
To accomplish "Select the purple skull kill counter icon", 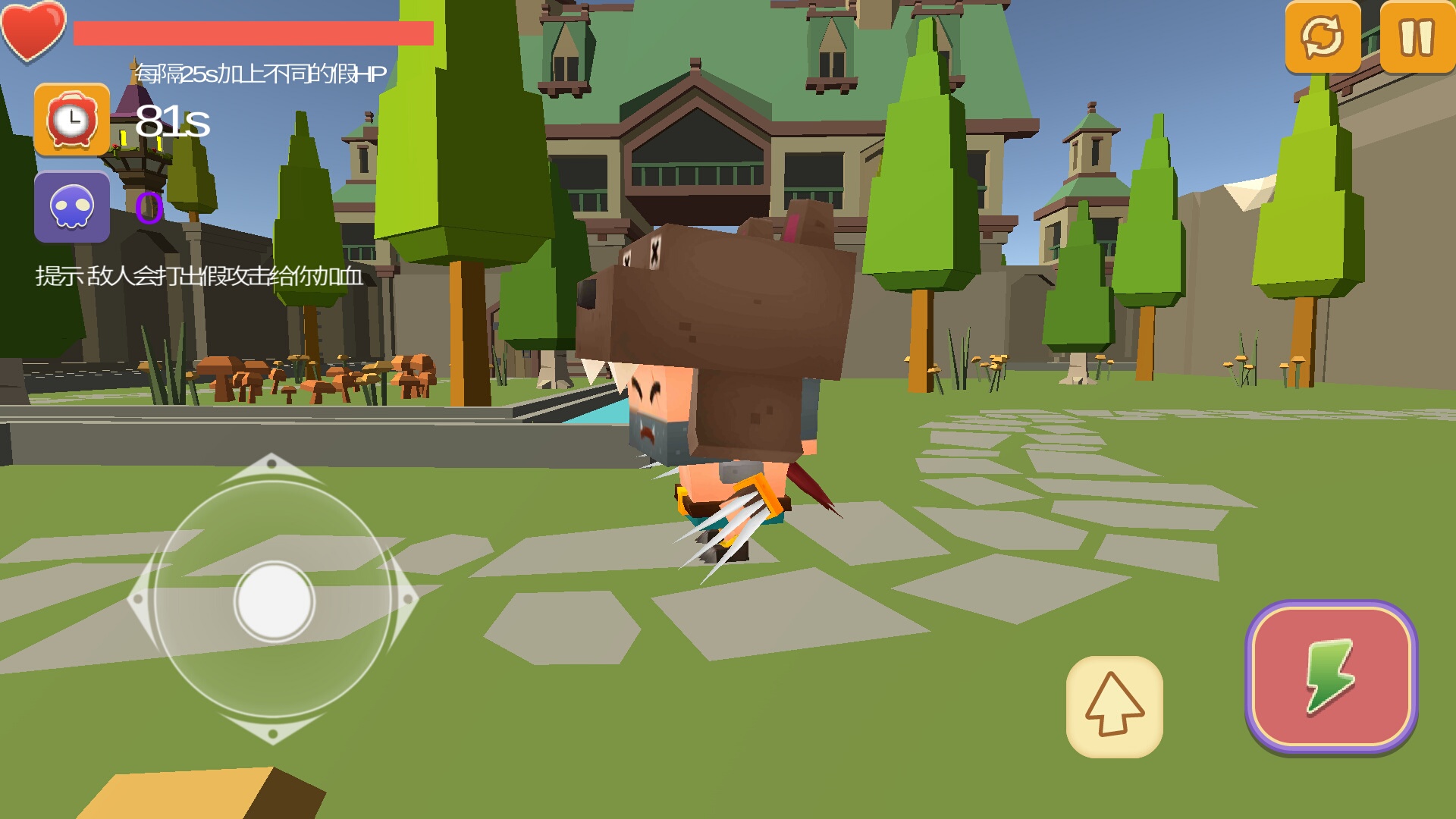I will (71, 209).
